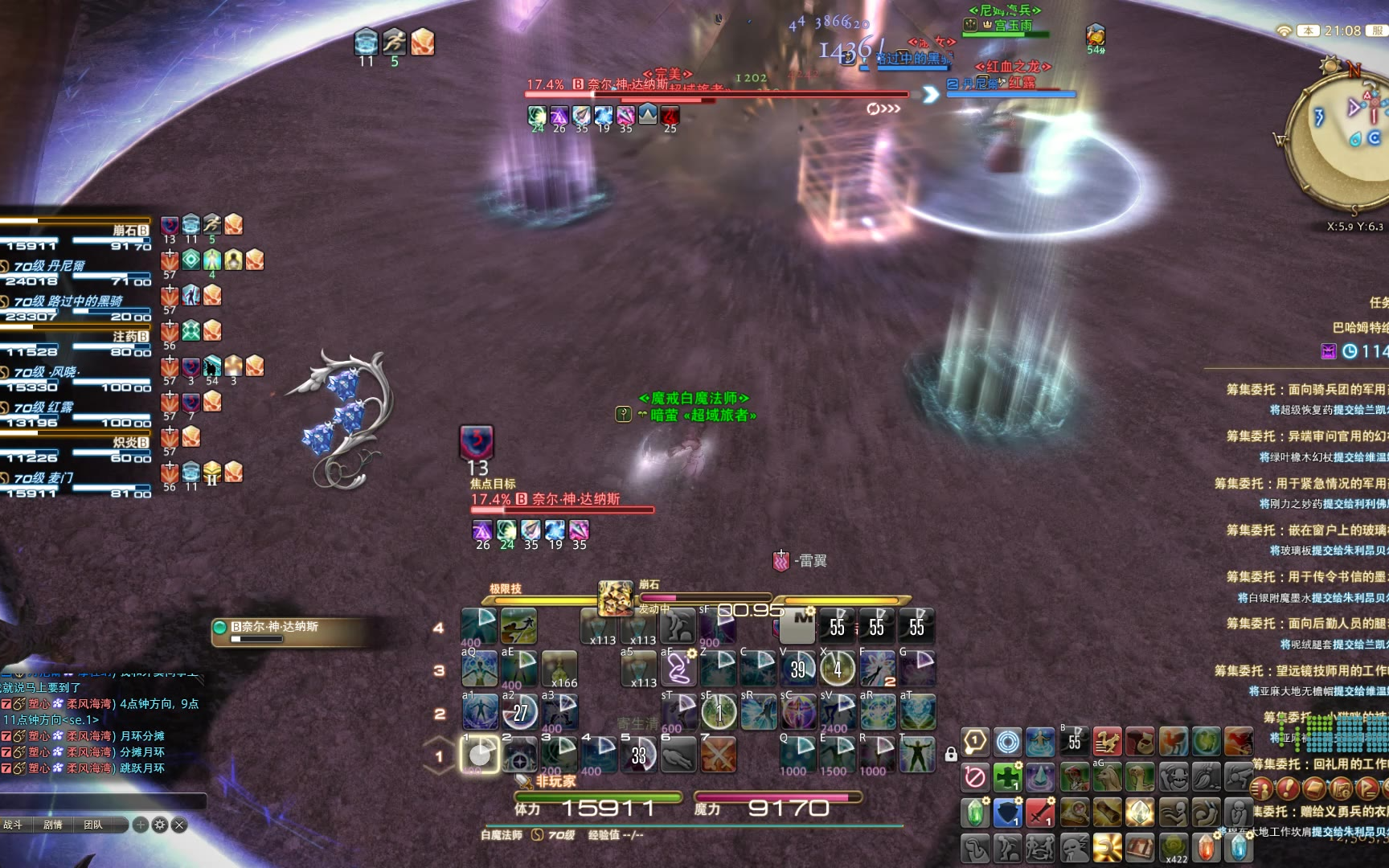
Task: Select the green crystal item slot
Action: [x=975, y=813]
